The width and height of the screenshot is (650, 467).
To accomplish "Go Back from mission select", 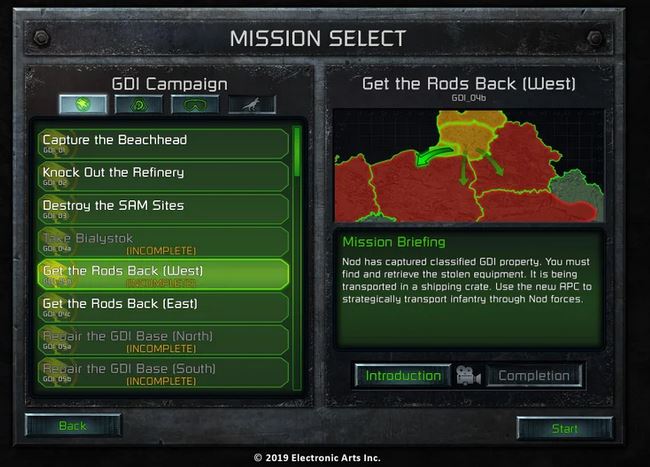I will pos(73,426).
